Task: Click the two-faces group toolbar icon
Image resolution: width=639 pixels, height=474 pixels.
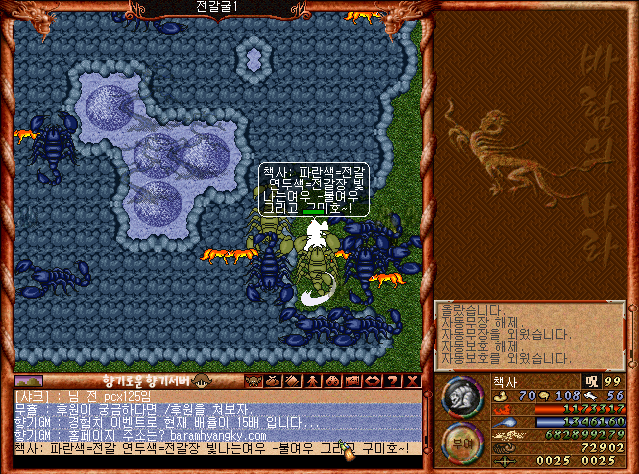Action: [329, 381]
